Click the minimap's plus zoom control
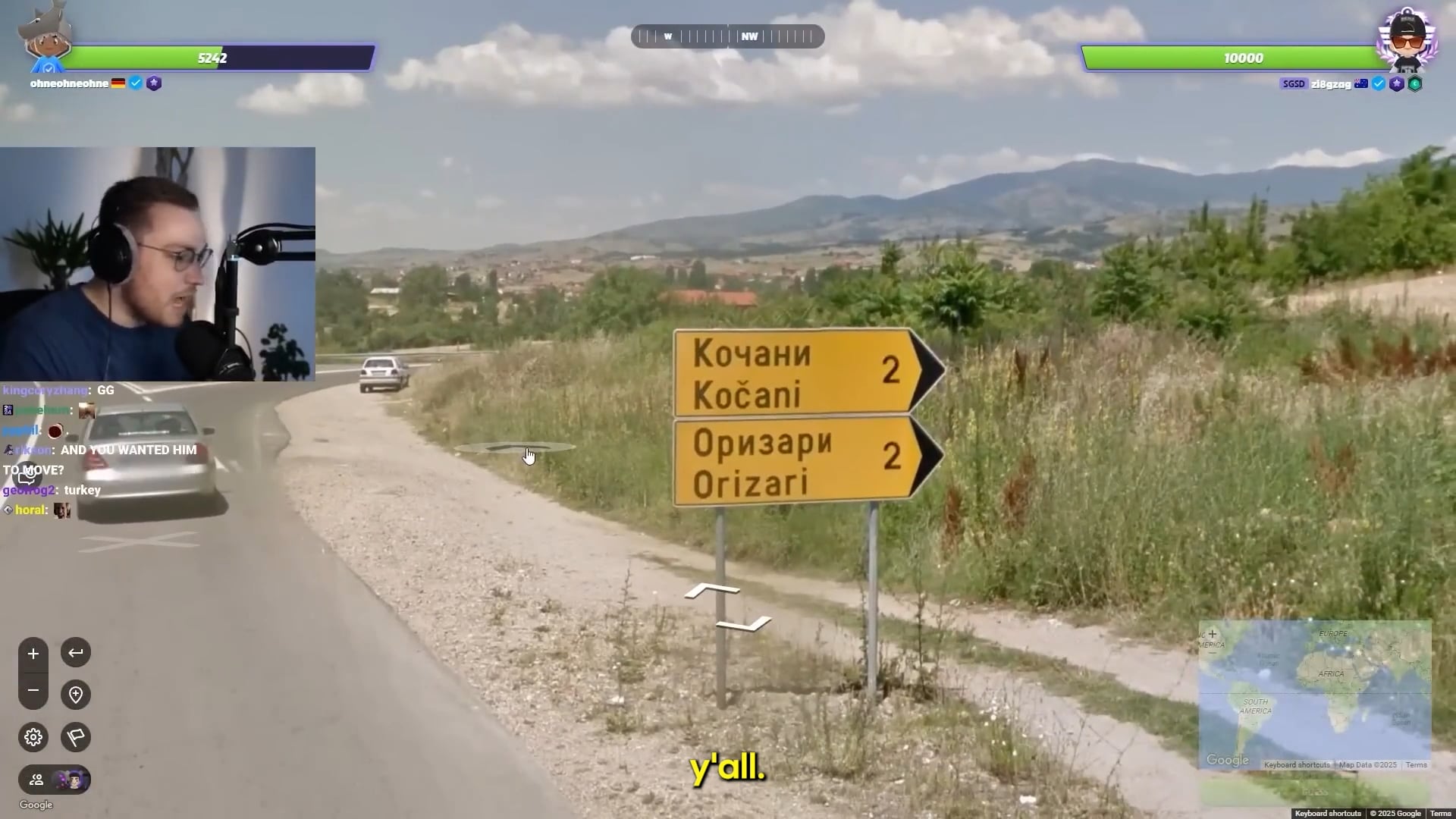1456x819 pixels. pyautogui.click(x=1212, y=634)
